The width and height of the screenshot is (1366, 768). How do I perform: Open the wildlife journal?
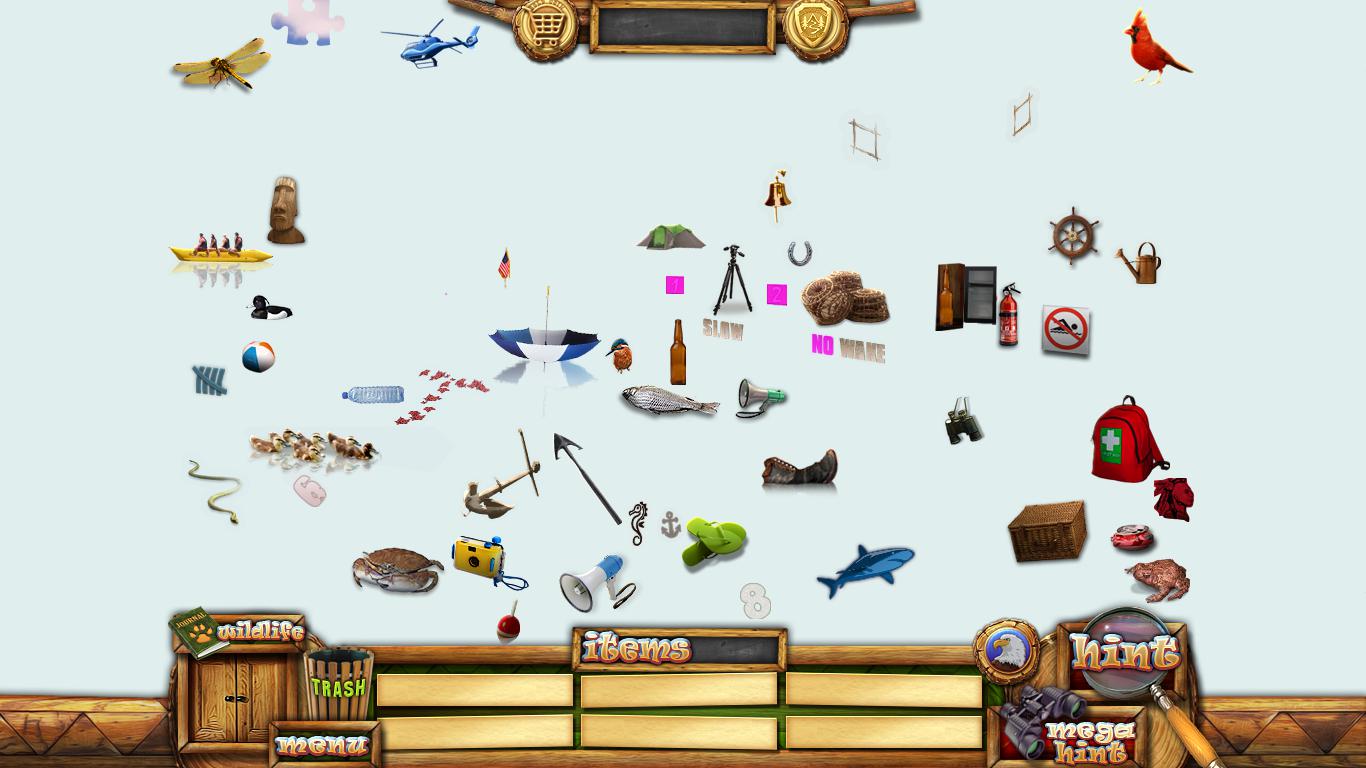click(x=237, y=632)
